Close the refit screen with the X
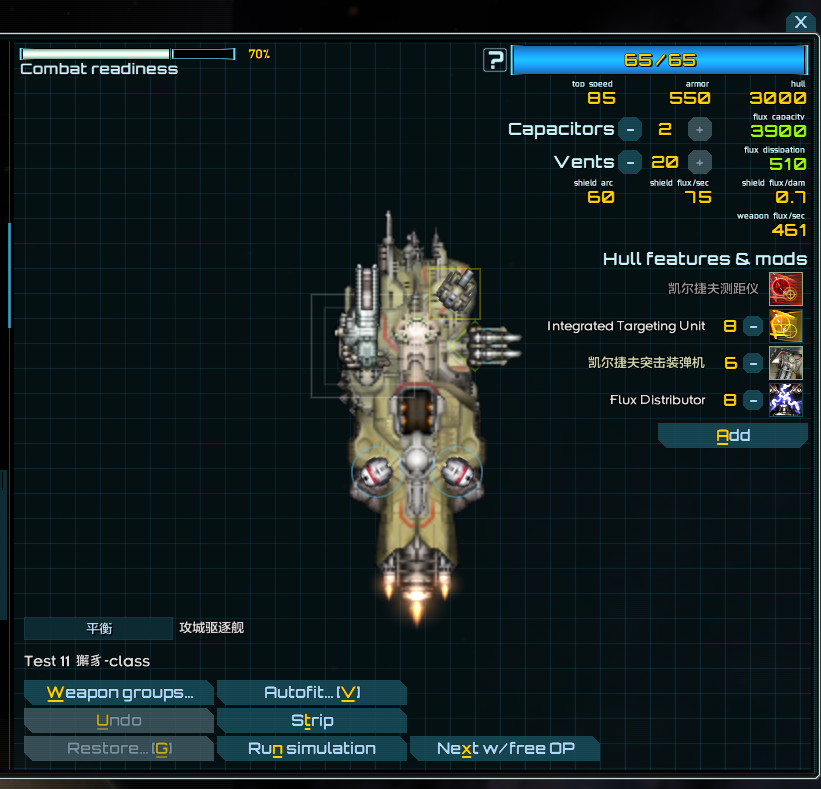Viewport: 821px width, 789px height. point(801,22)
